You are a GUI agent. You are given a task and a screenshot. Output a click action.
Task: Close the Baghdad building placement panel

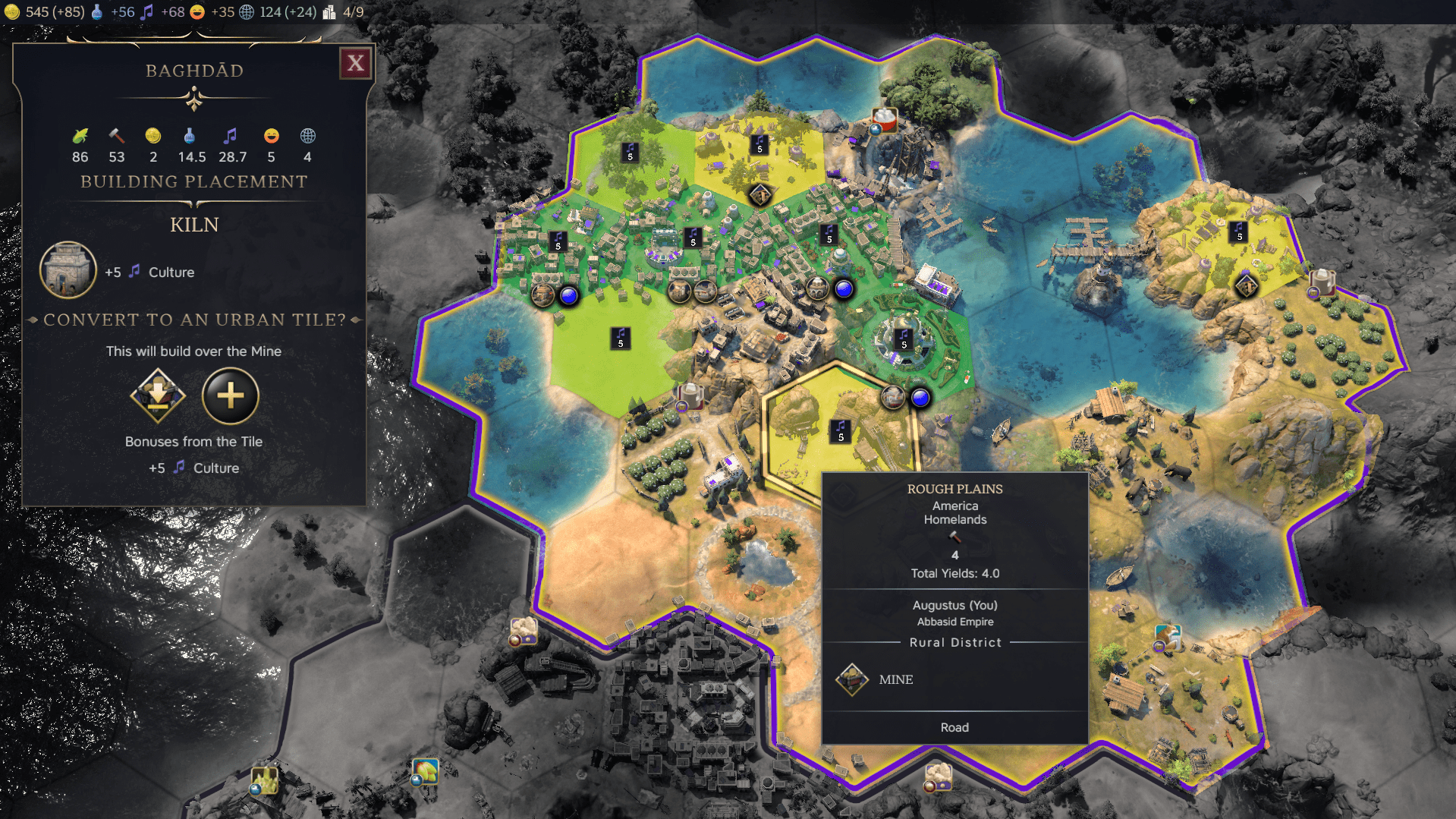[x=355, y=63]
